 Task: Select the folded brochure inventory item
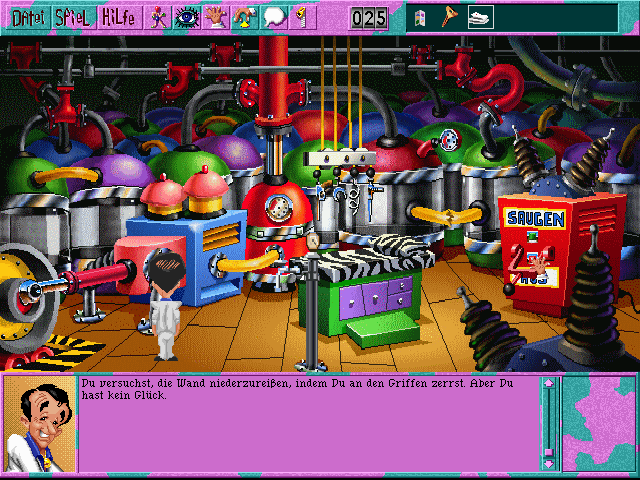pyautogui.click(x=420, y=17)
